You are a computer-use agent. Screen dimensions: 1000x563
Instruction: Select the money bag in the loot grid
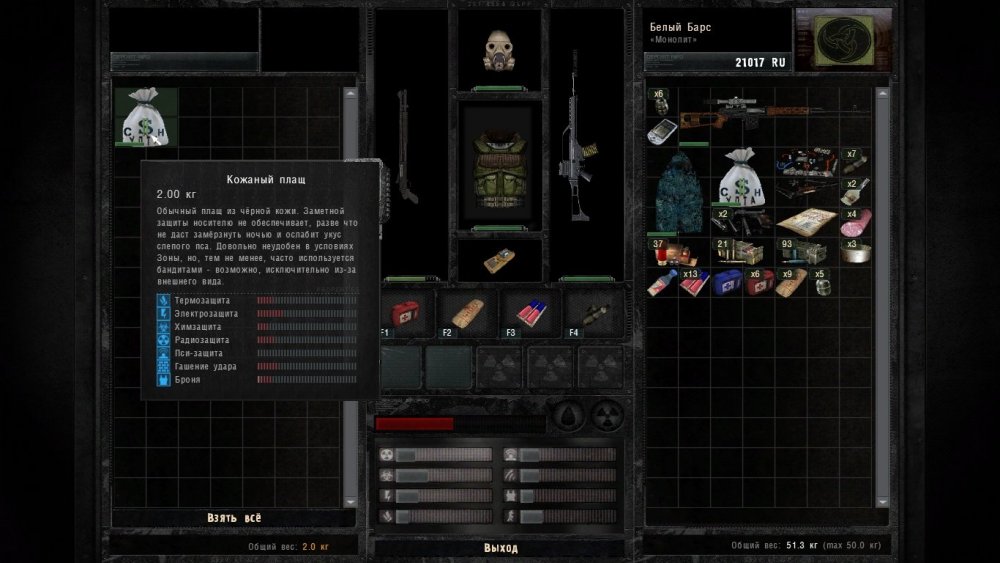(146, 117)
